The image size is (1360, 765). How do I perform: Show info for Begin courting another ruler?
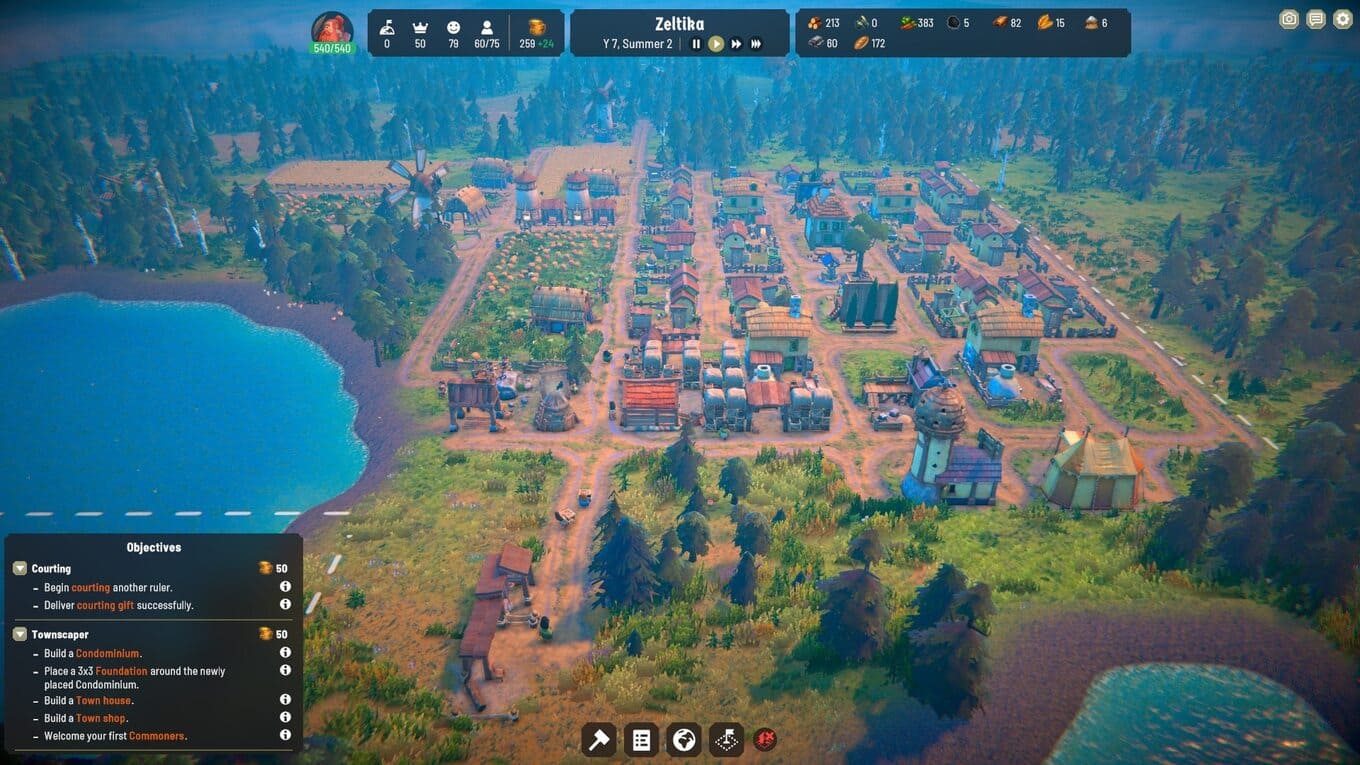[285, 587]
